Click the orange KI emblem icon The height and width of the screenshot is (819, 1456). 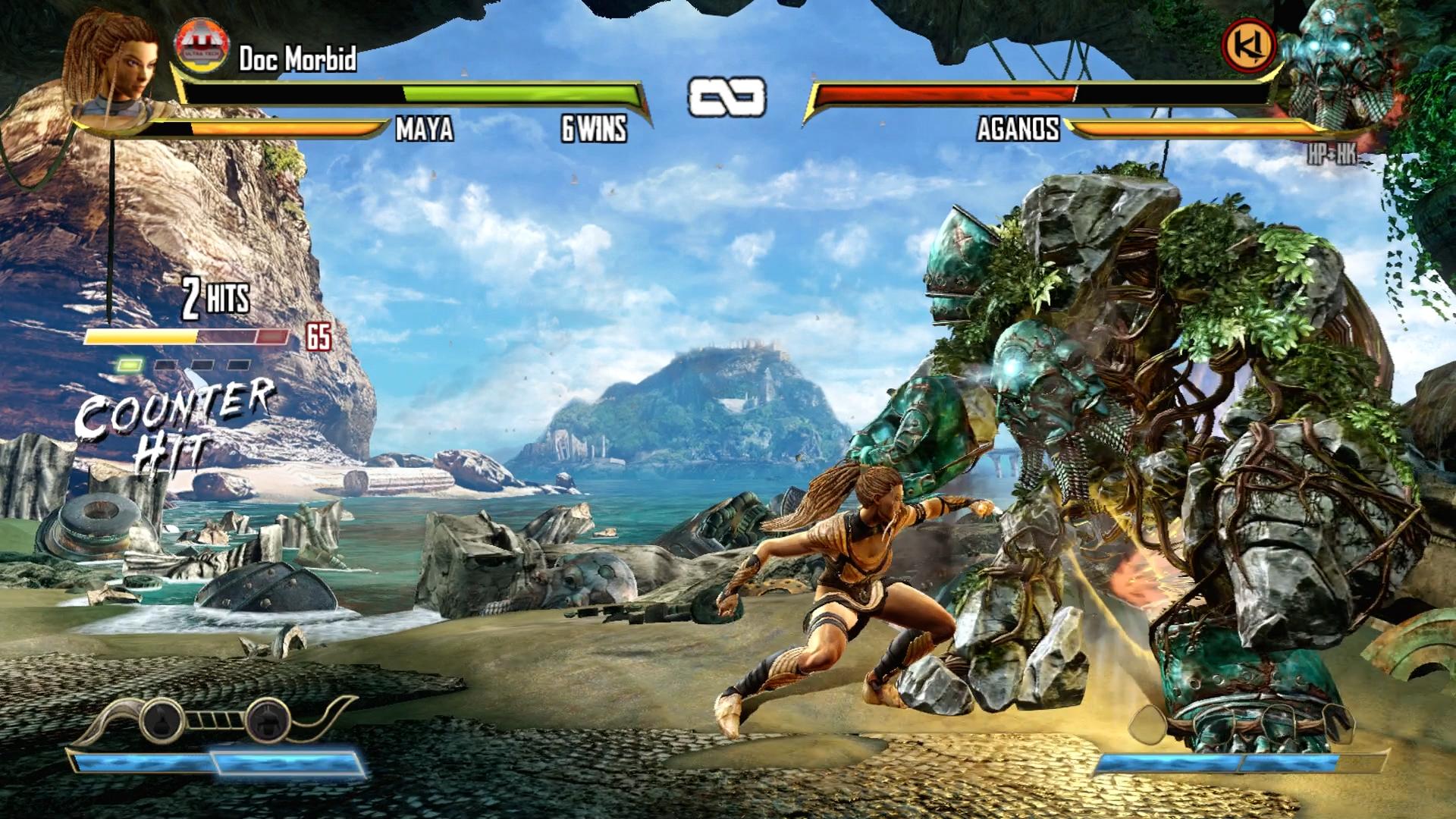(1248, 45)
